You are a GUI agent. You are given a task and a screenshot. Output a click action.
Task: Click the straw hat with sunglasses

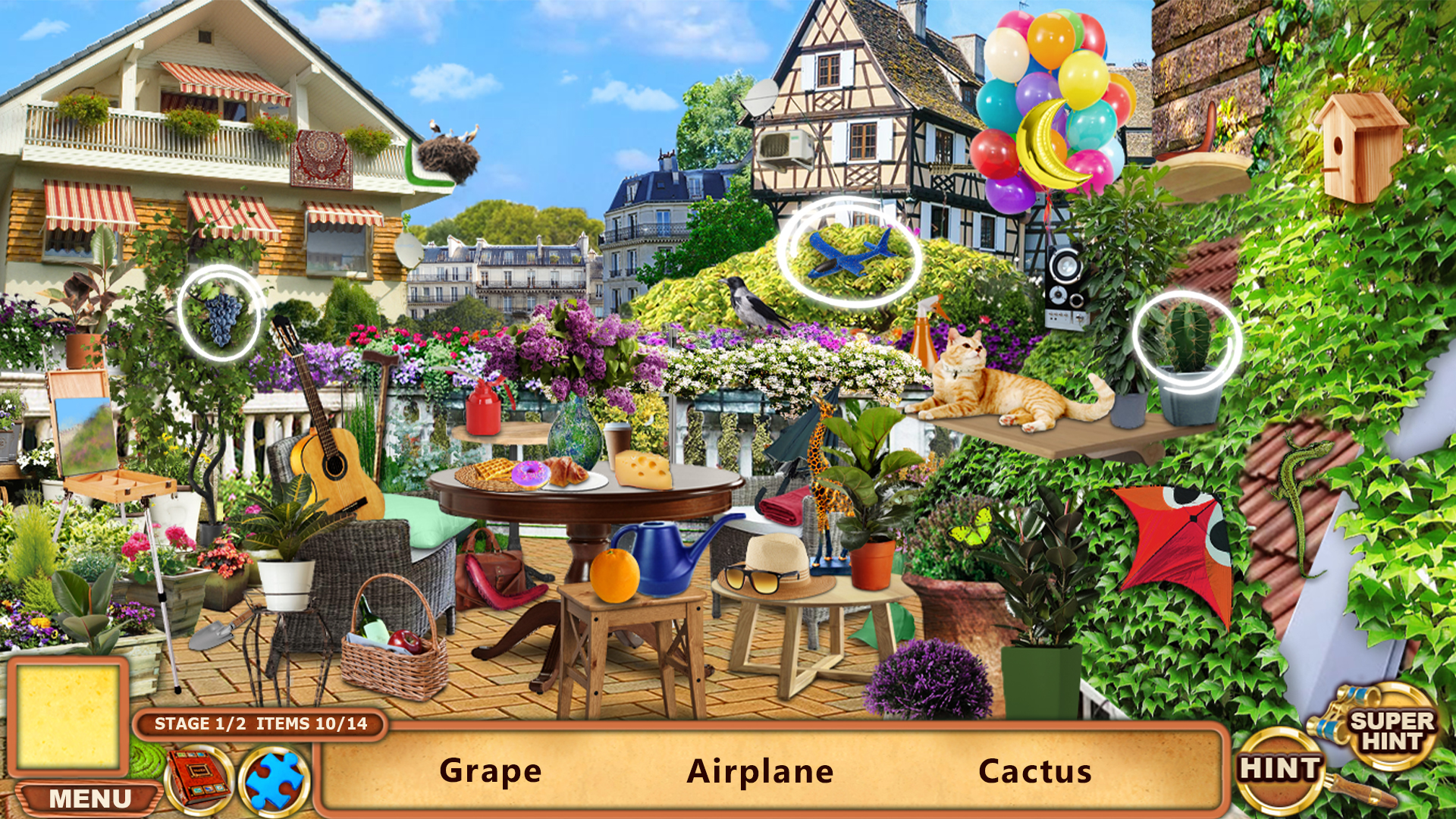[773, 565]
